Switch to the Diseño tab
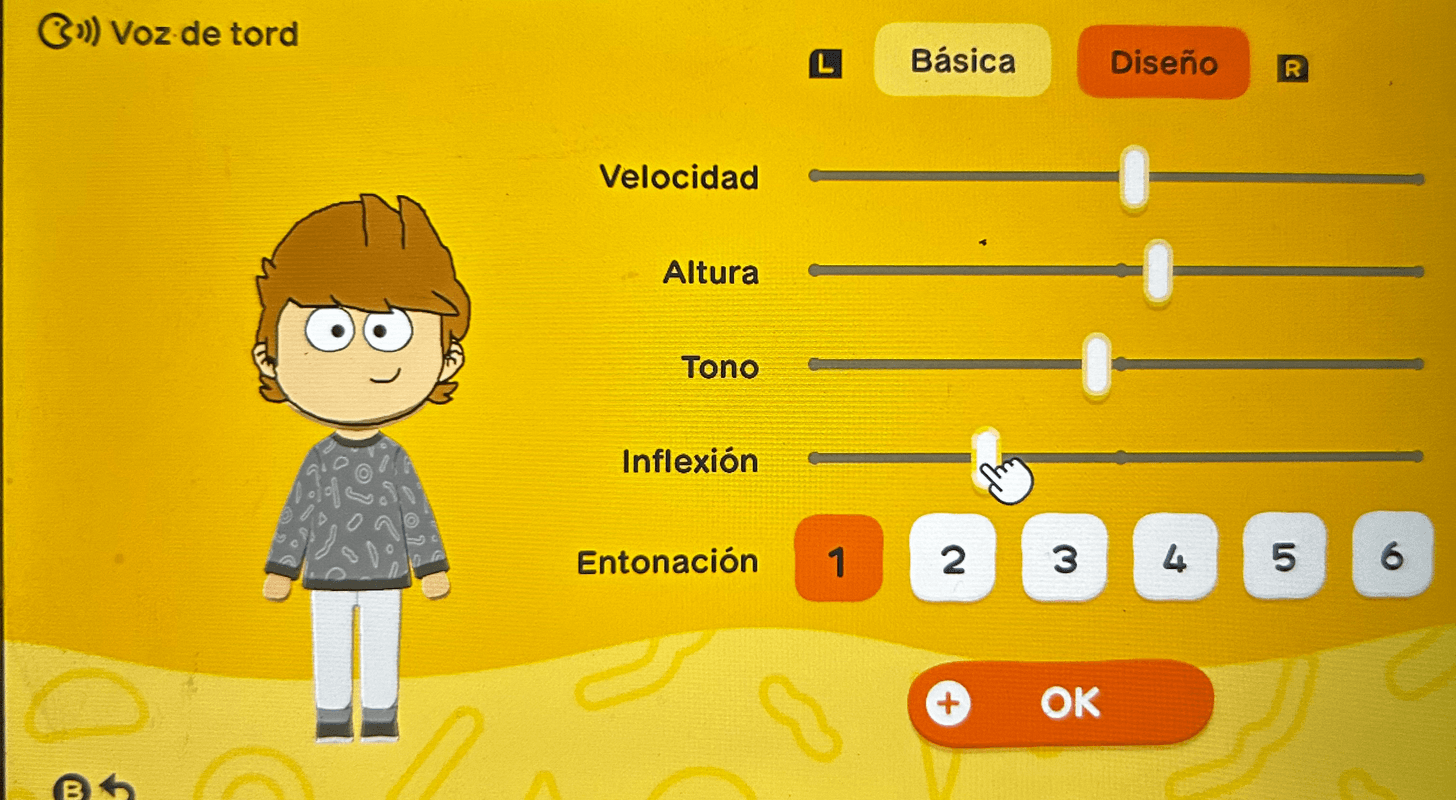 click(1163, 64)
